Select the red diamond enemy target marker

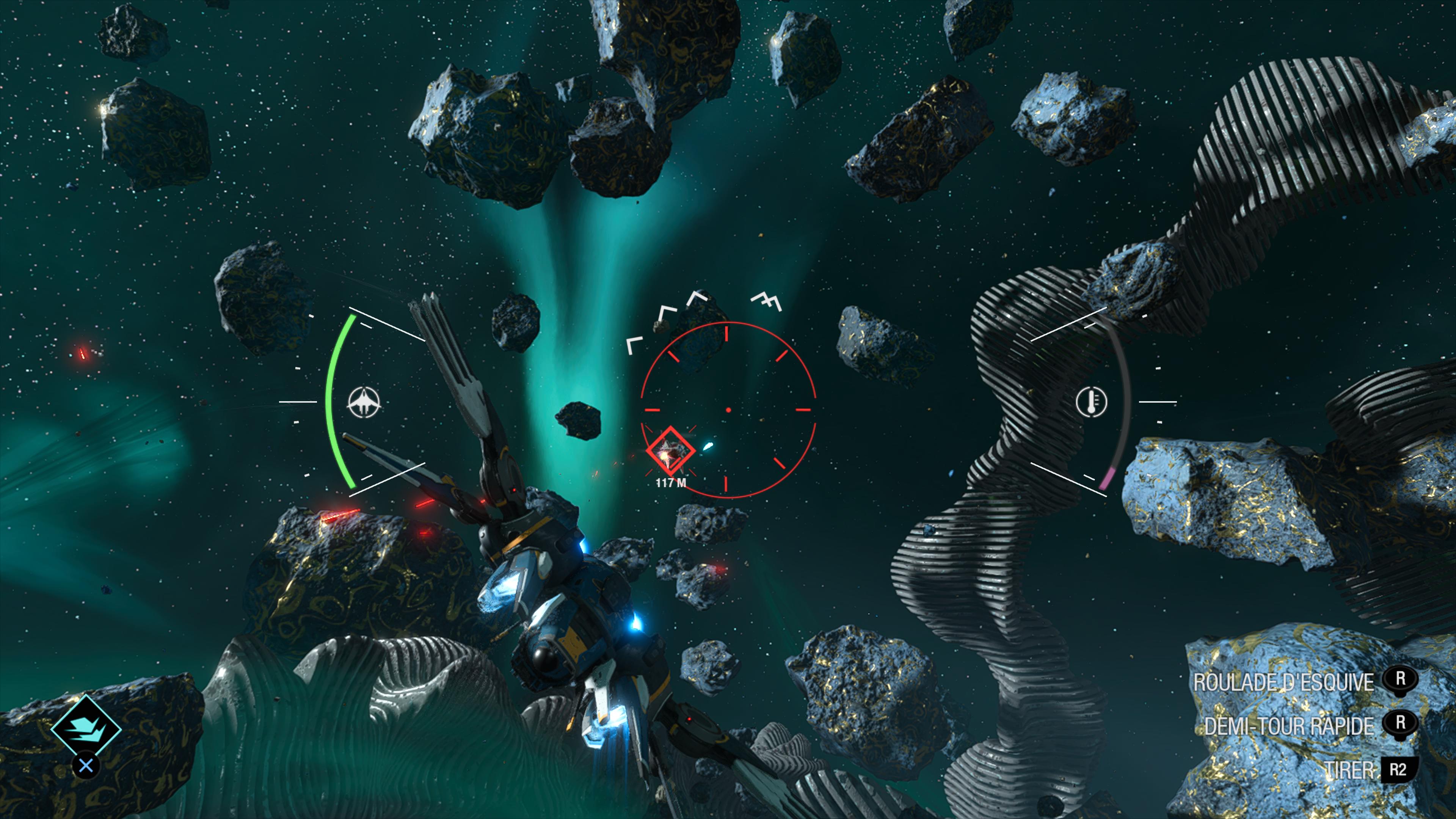pos(670,450)
